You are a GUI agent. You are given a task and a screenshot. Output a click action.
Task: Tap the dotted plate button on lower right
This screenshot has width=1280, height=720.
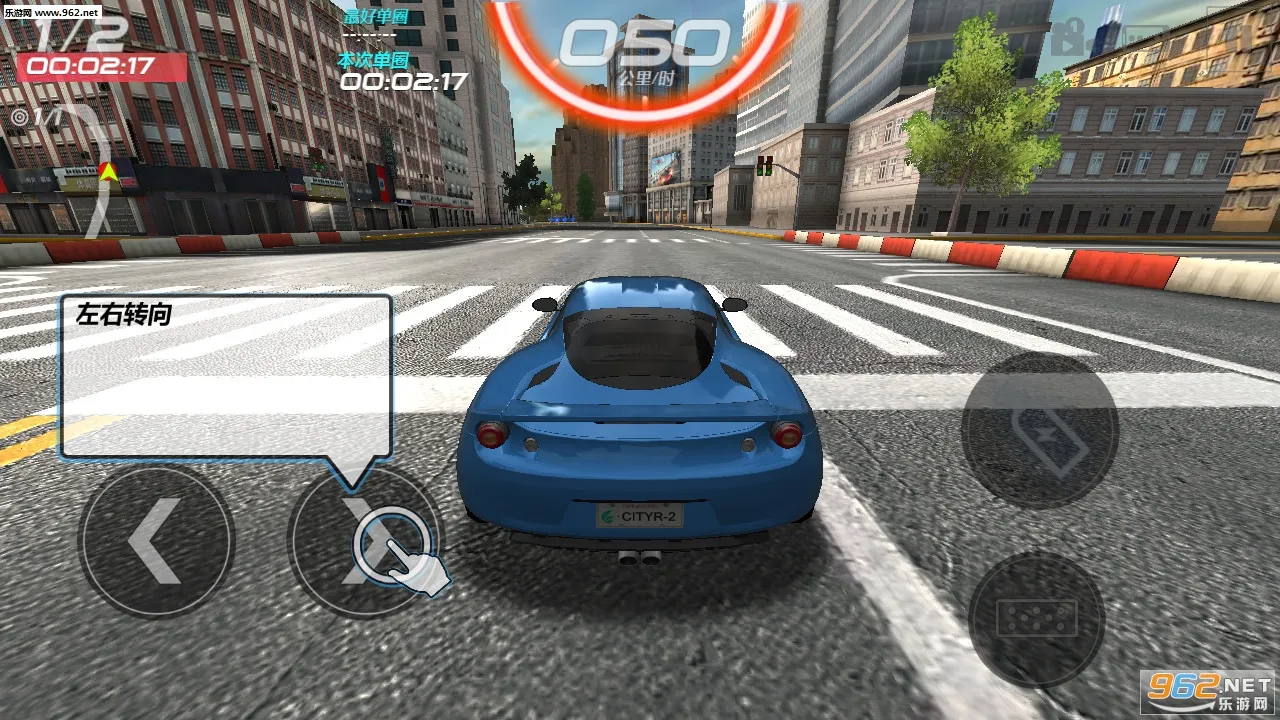pos(1035,620)
